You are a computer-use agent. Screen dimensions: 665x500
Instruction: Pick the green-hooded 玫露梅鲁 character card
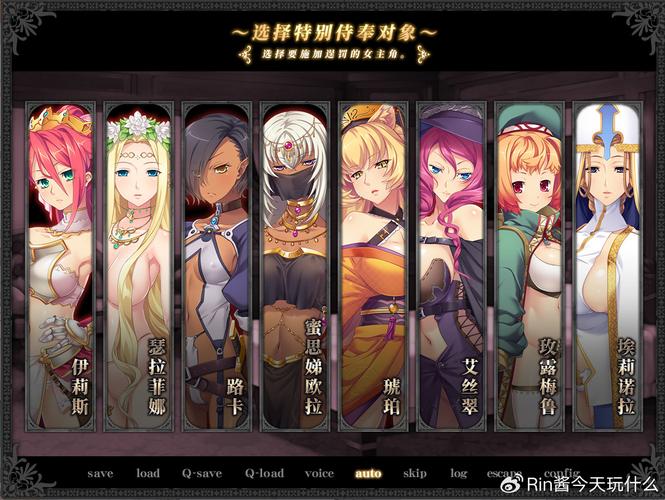(x=528, y=265)
